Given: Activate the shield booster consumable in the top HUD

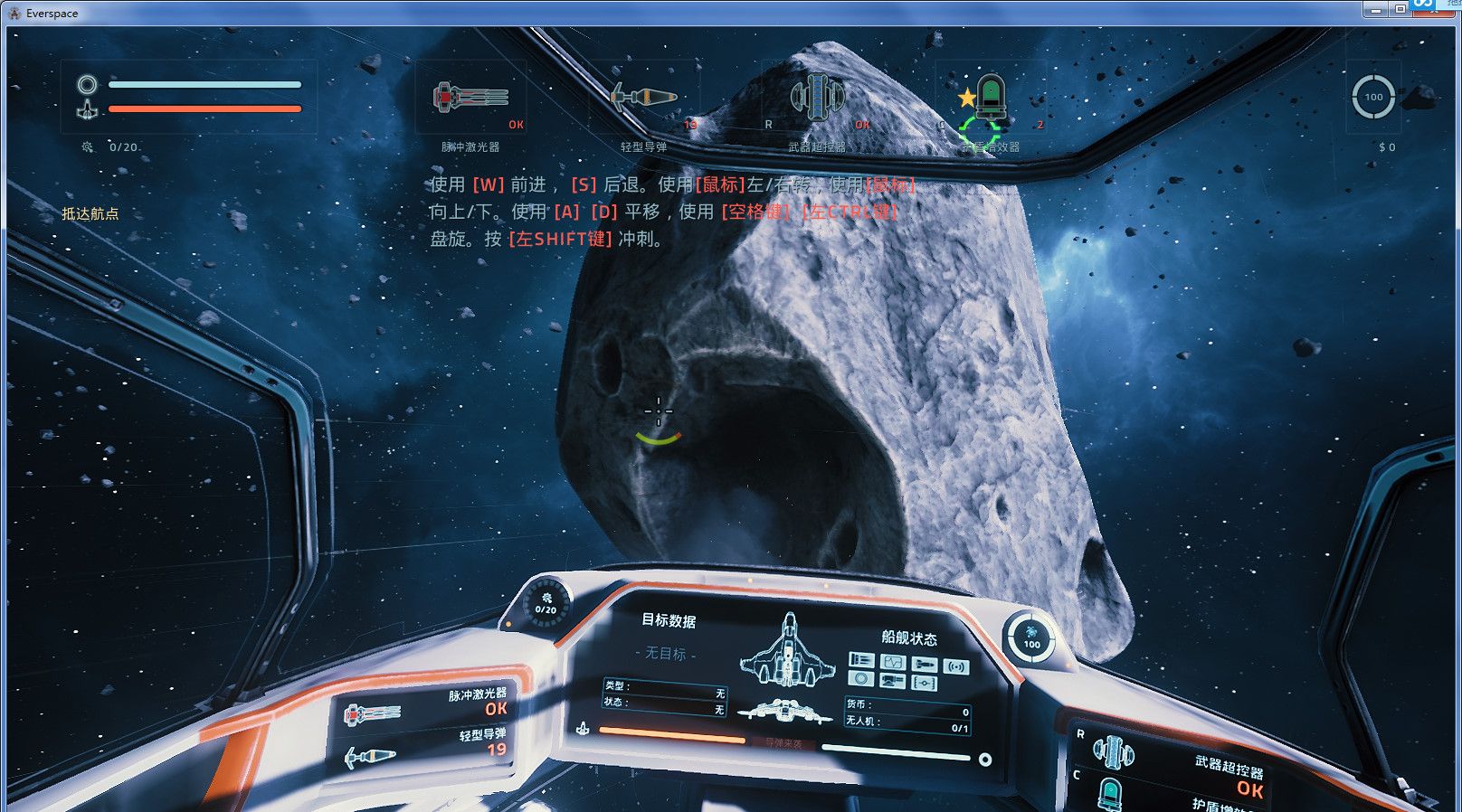Looking at the screenshot, I should [991, 98].
